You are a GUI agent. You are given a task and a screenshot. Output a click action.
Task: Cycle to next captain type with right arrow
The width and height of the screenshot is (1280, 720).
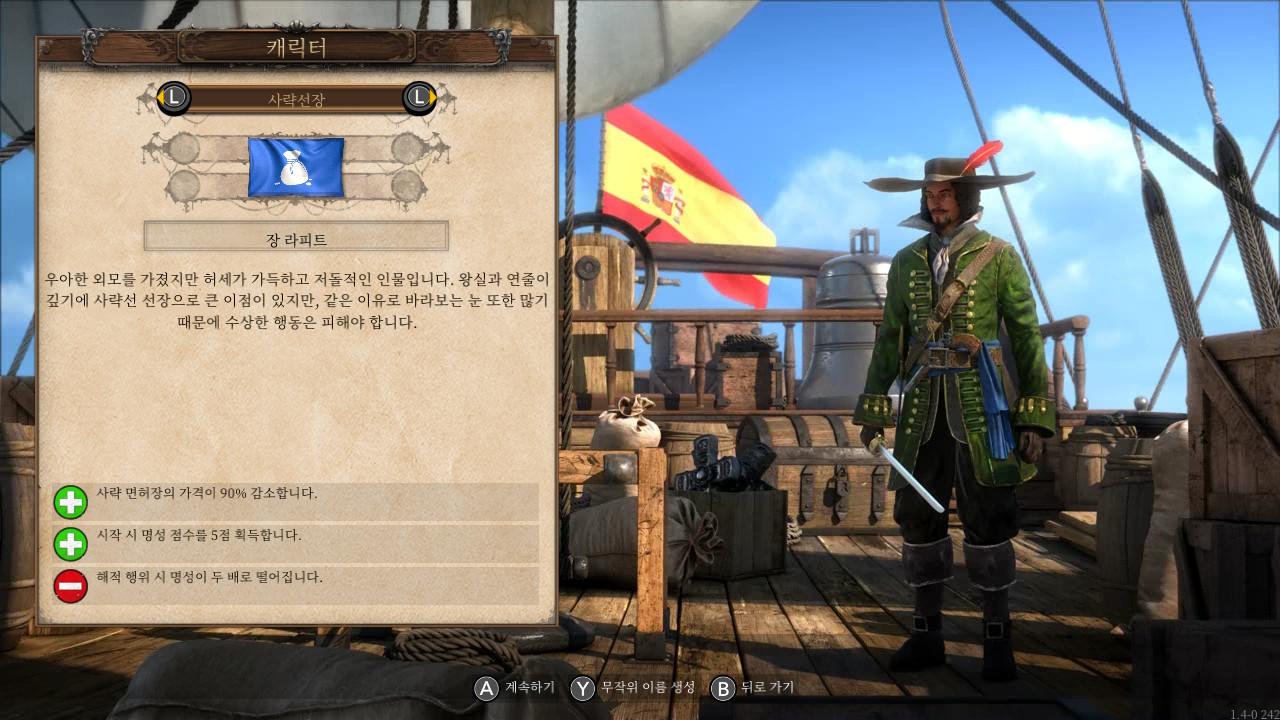click(x=432, y=99)
